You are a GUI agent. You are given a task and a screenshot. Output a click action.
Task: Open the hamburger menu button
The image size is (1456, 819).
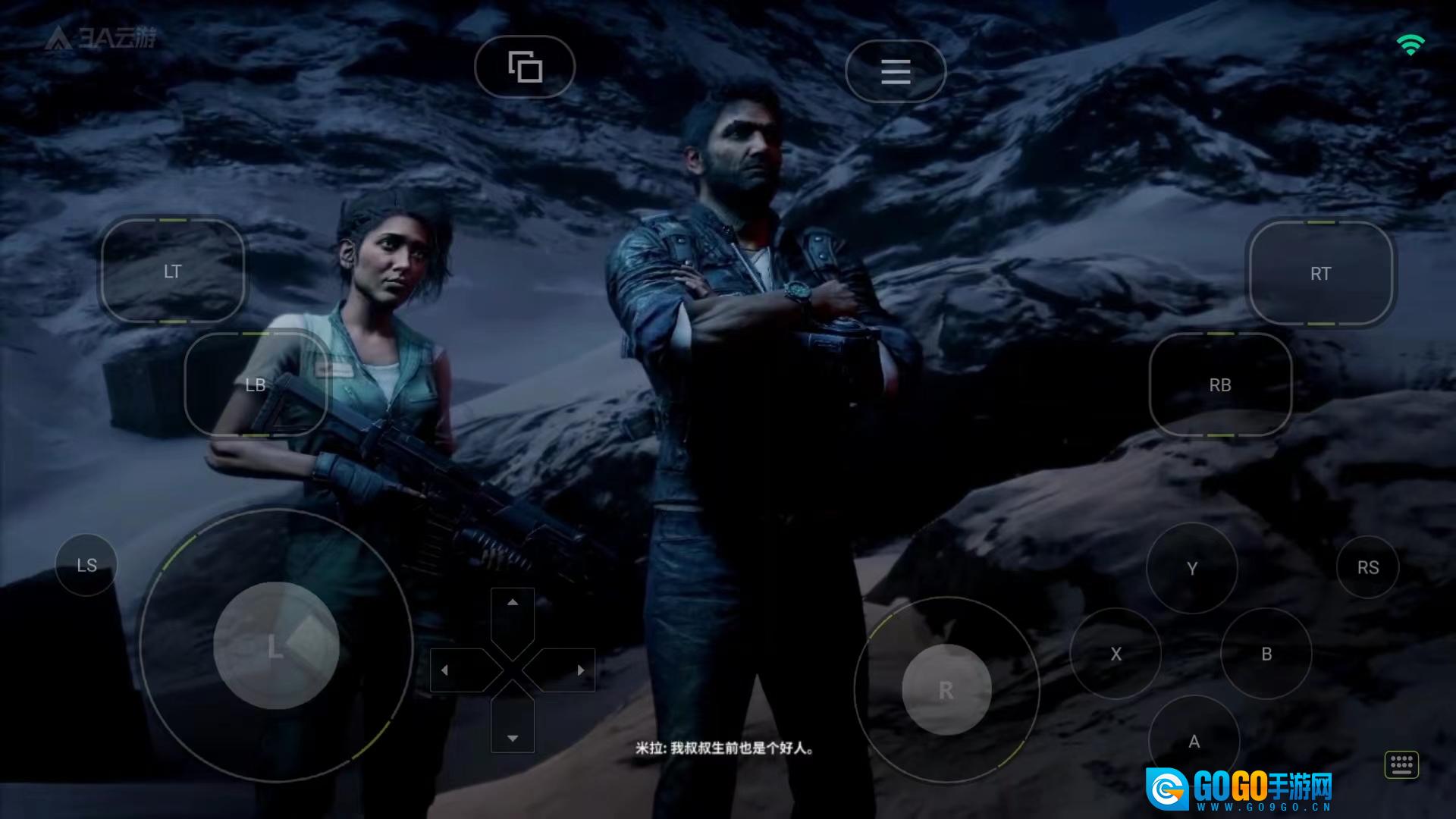point(896,71)
